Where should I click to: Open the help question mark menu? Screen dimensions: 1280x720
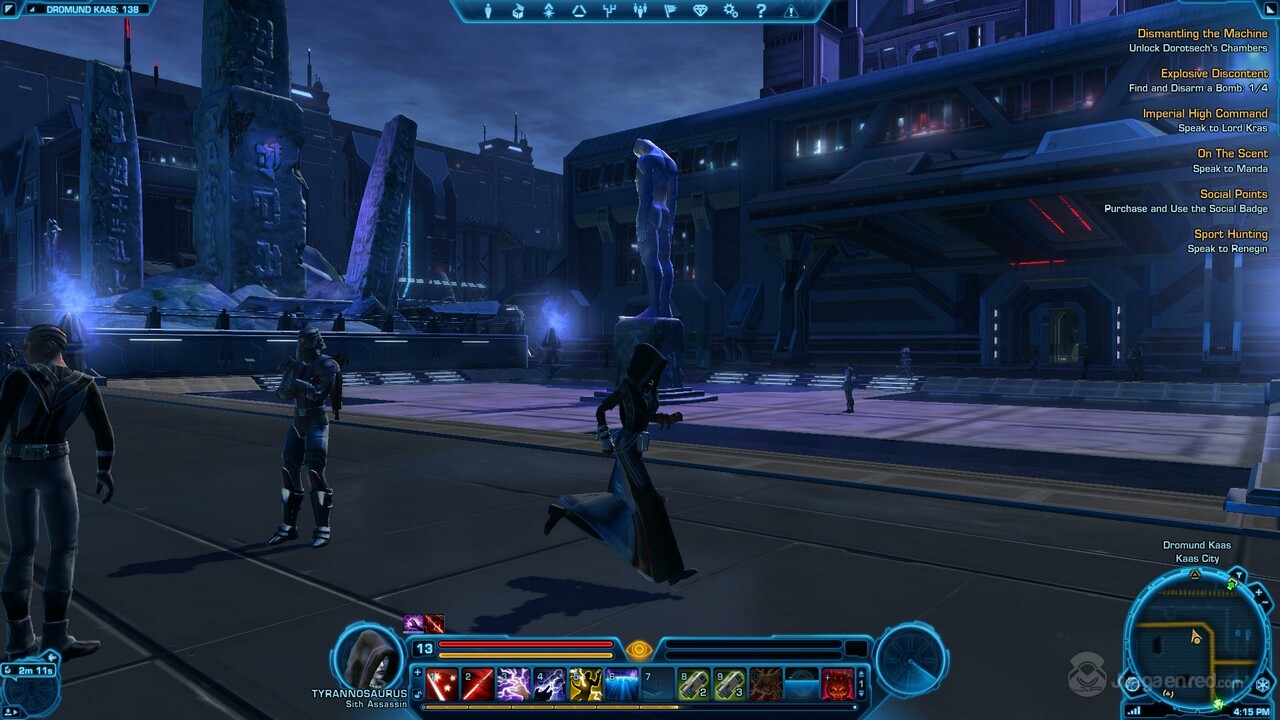pyautogui.click(x=760, y=11)
